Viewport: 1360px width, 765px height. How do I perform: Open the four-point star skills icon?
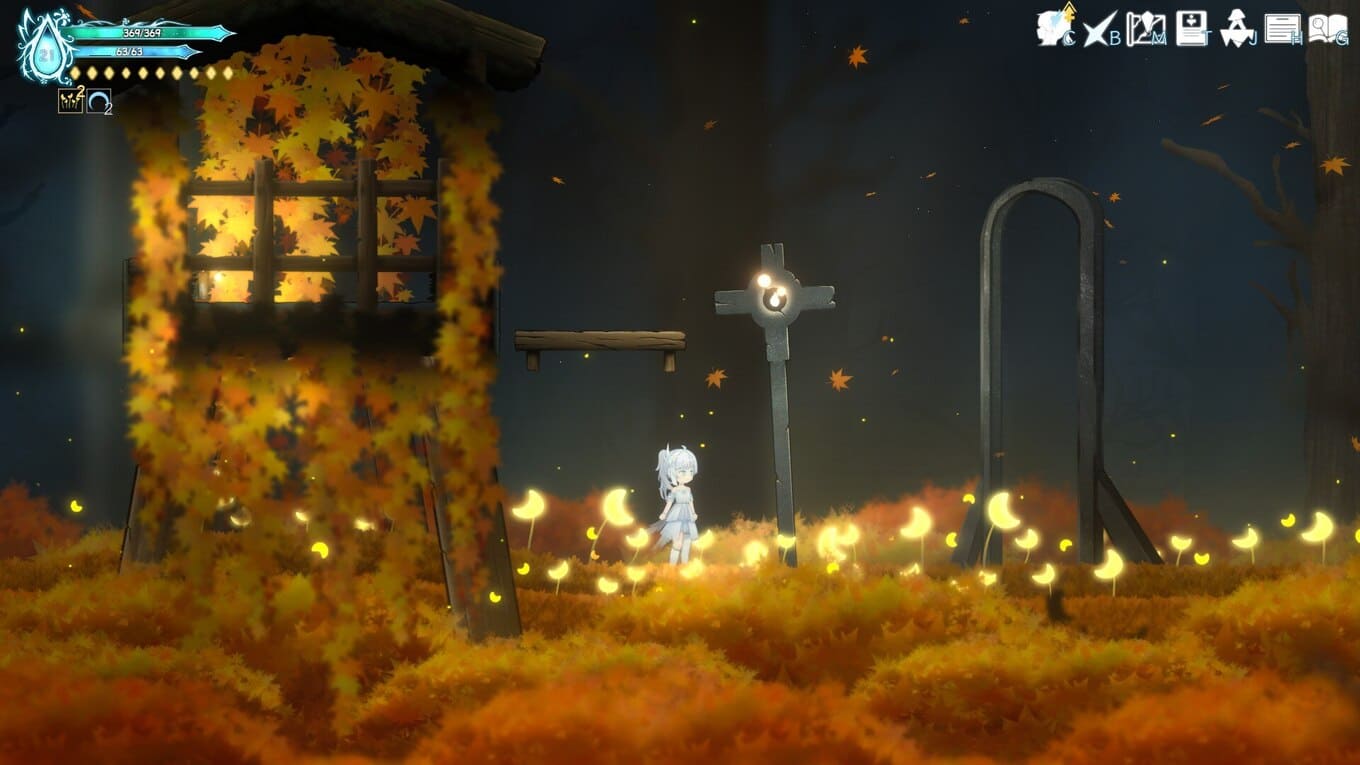(1099, 28)
